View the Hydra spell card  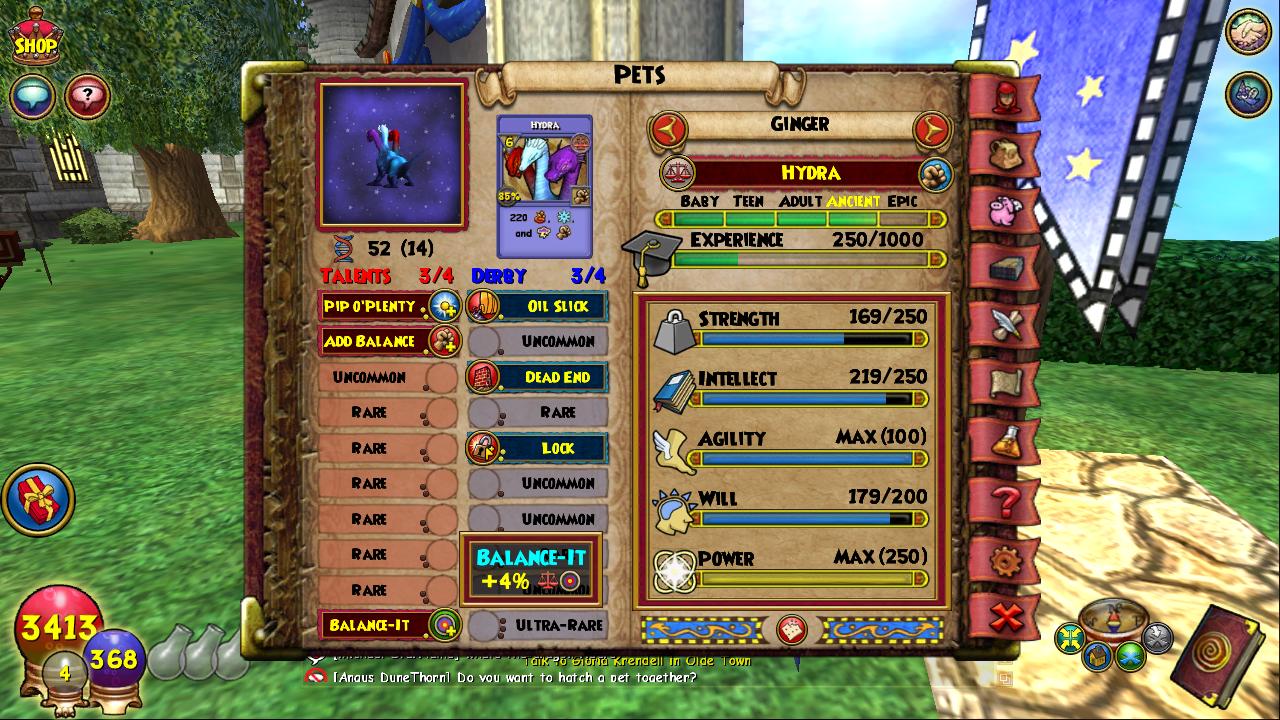click(x=545, y=185)
